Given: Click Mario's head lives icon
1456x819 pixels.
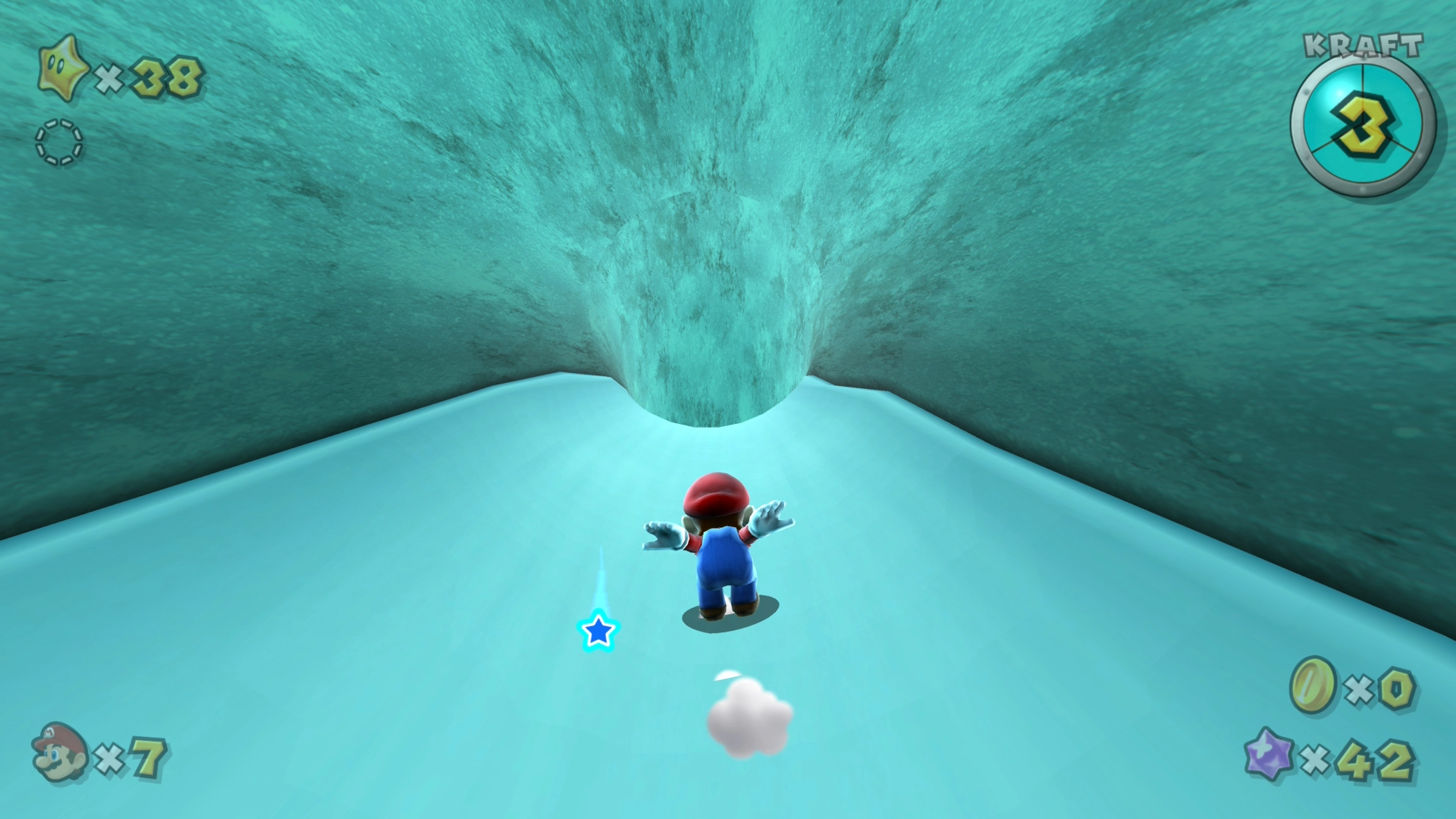Looking at the screenshot, I should [59, 752].
